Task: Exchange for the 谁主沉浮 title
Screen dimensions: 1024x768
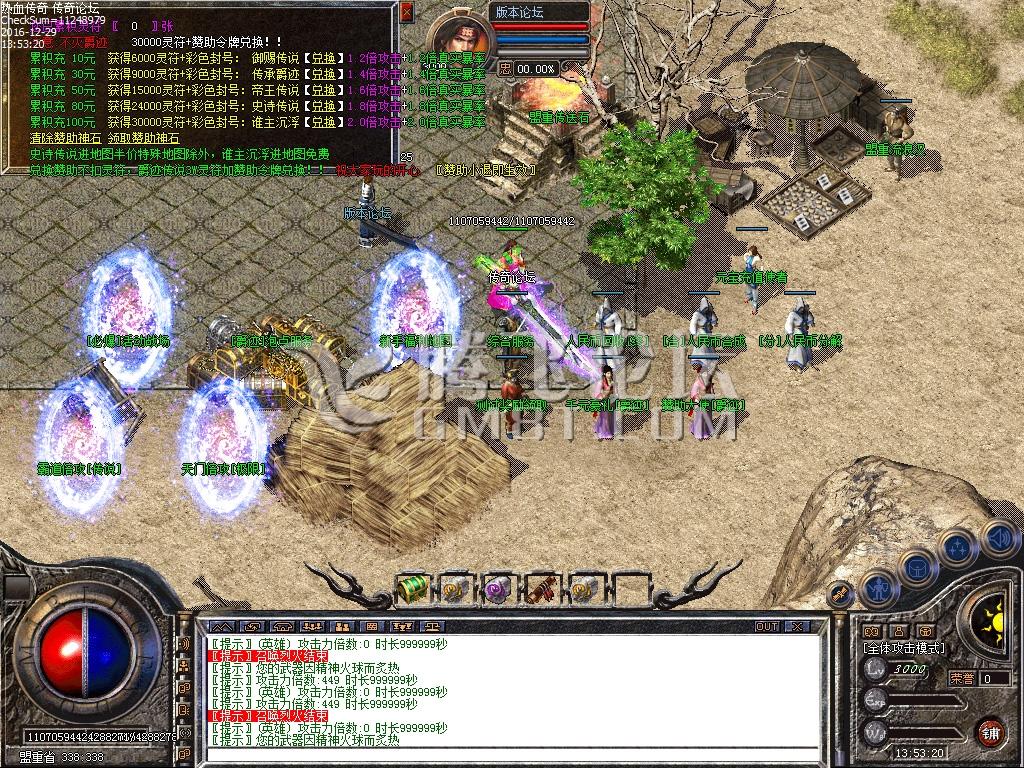Action: coord(322,122)
